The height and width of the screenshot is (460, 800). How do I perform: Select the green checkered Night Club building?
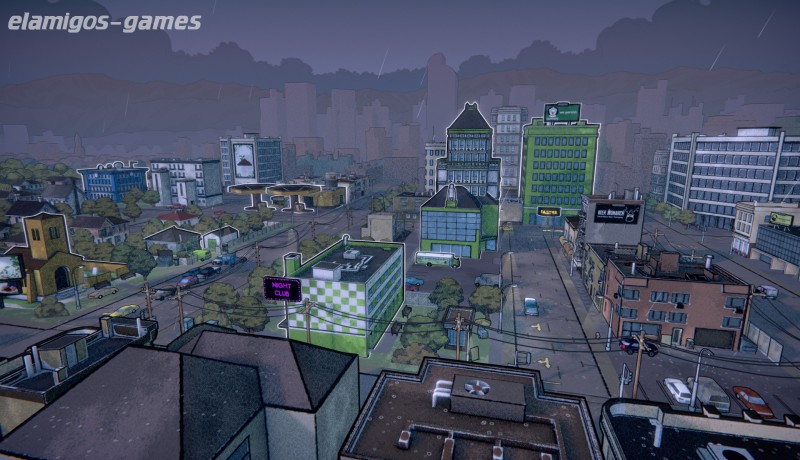(345, 291)
